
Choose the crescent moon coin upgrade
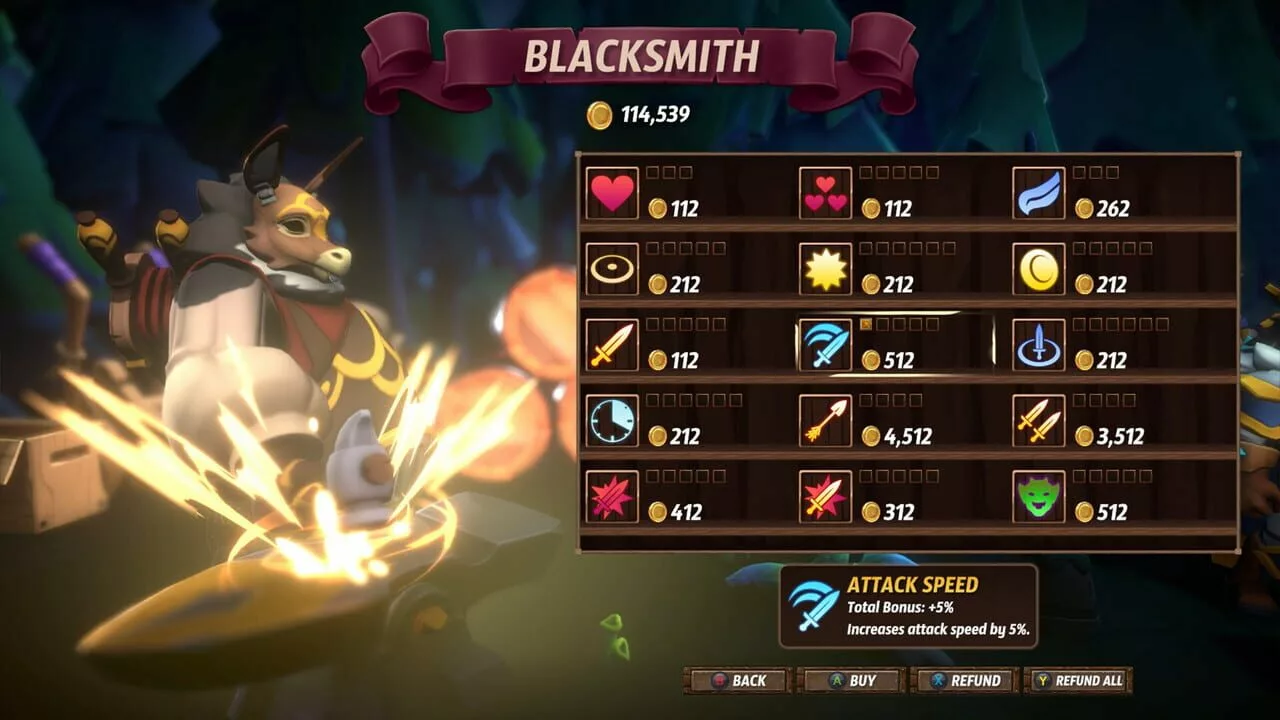pyautogui.click(x=1038, y=269)
